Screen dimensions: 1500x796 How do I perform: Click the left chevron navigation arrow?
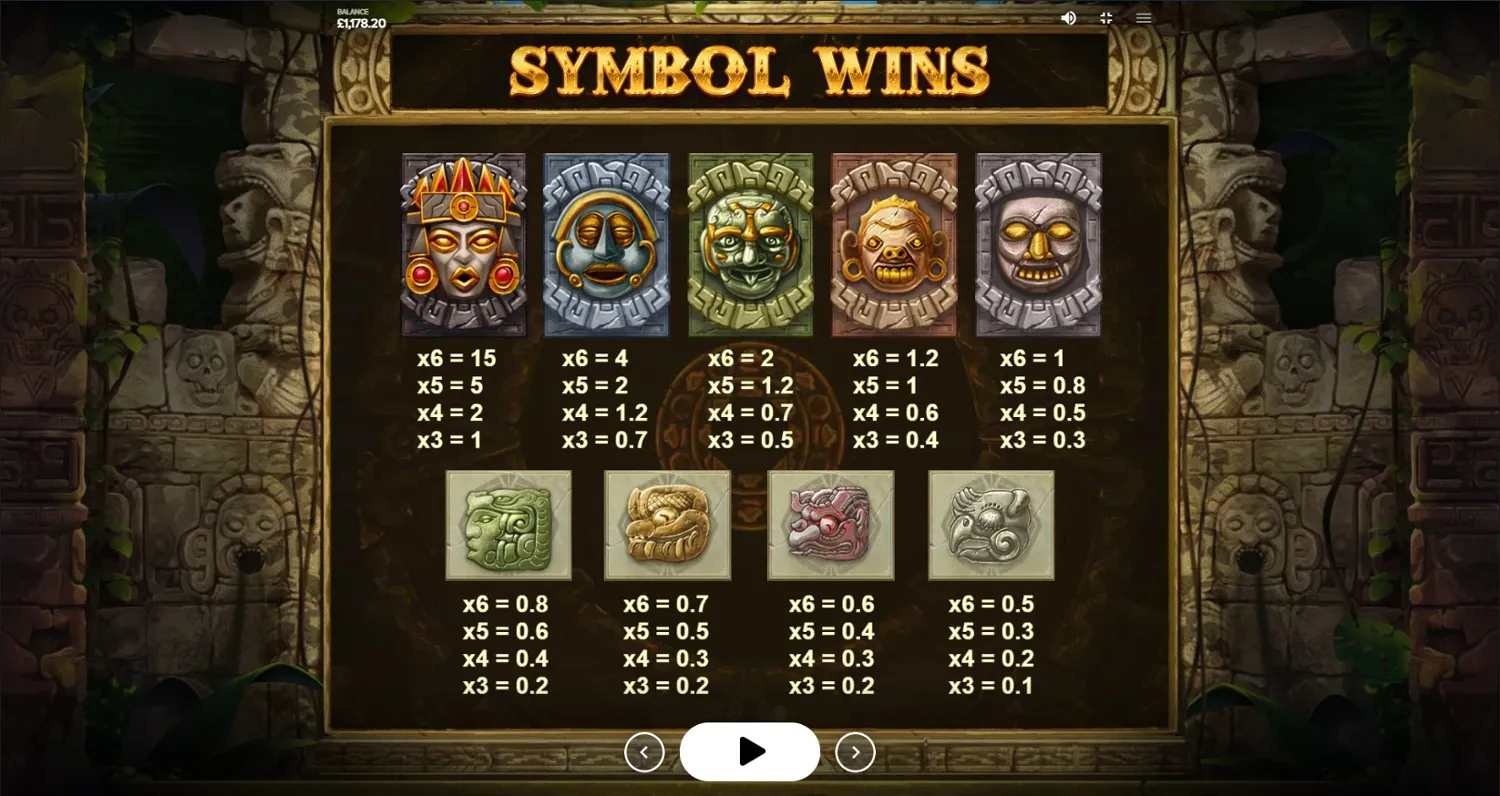[645, 751]
